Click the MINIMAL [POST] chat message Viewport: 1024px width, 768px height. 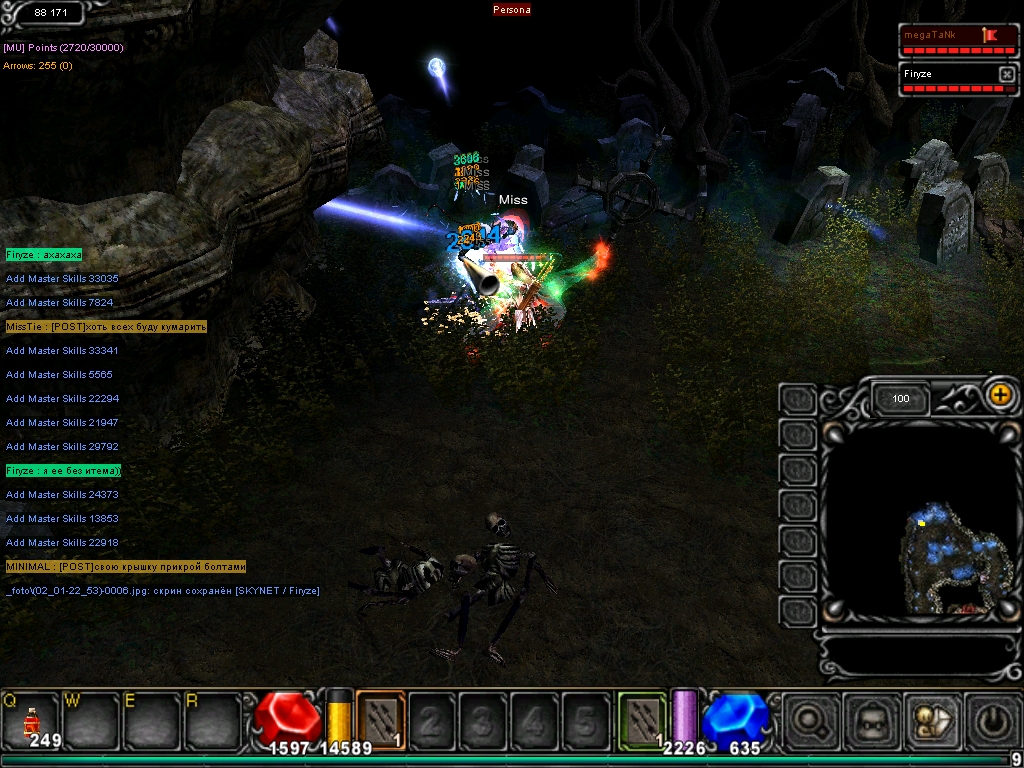tap(125, 567)
